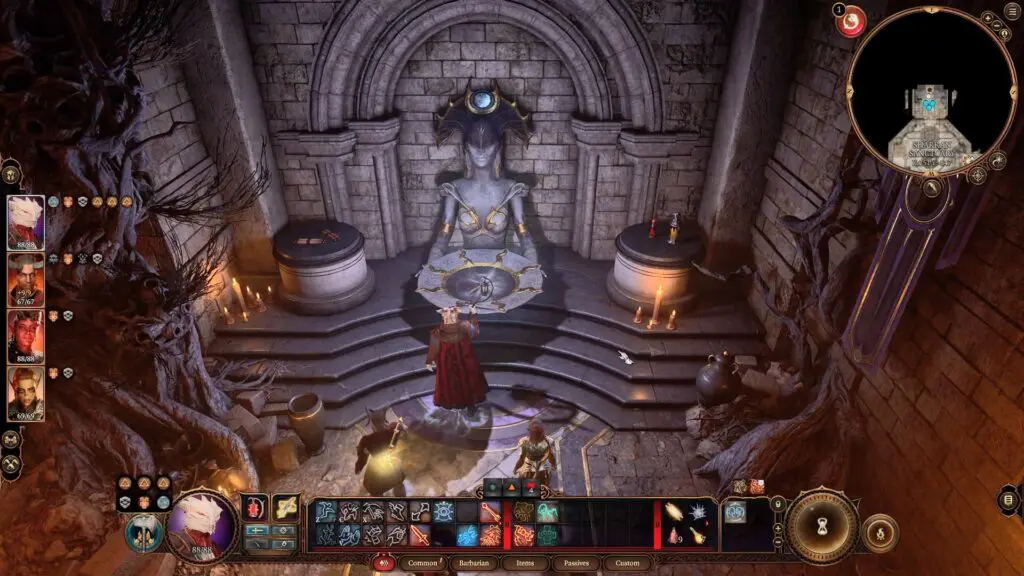The height and width of the screenshot is (576, 1024).
Task: Switch to the Custom hotbar tab
Action: (x=625, y=563)
